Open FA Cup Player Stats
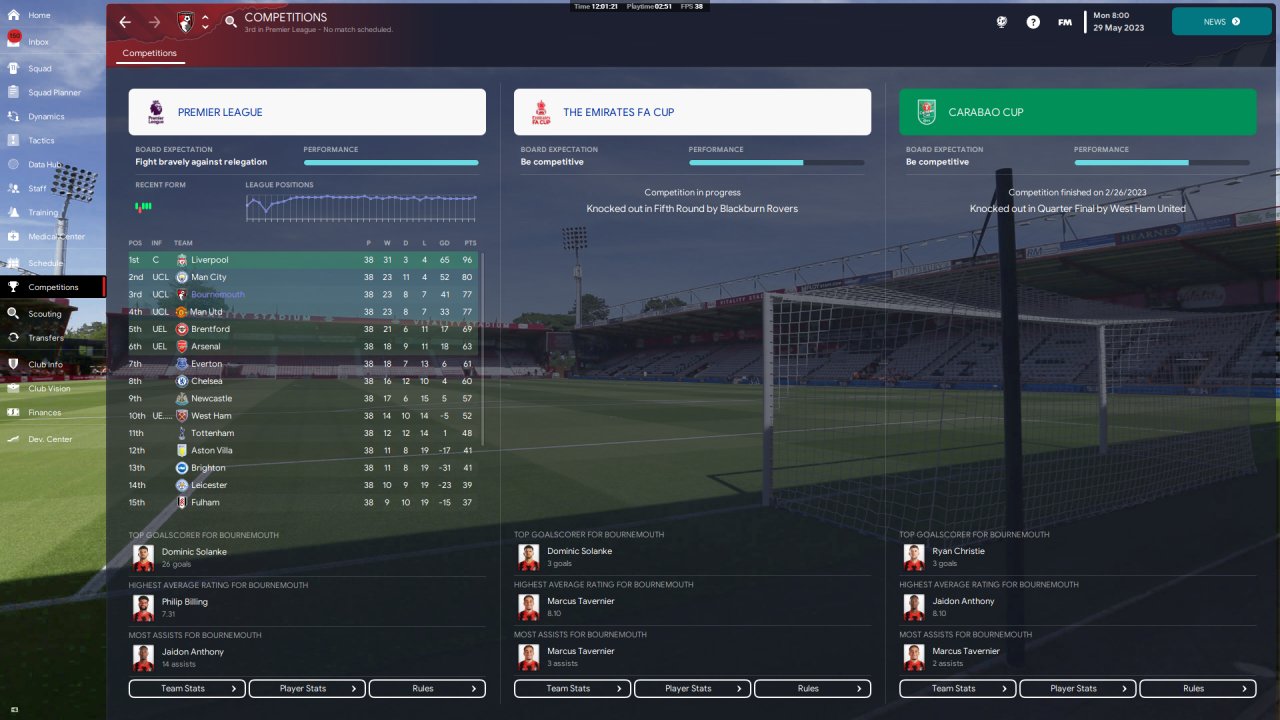This screenshot has height=720, width=1280. point(692,688)
